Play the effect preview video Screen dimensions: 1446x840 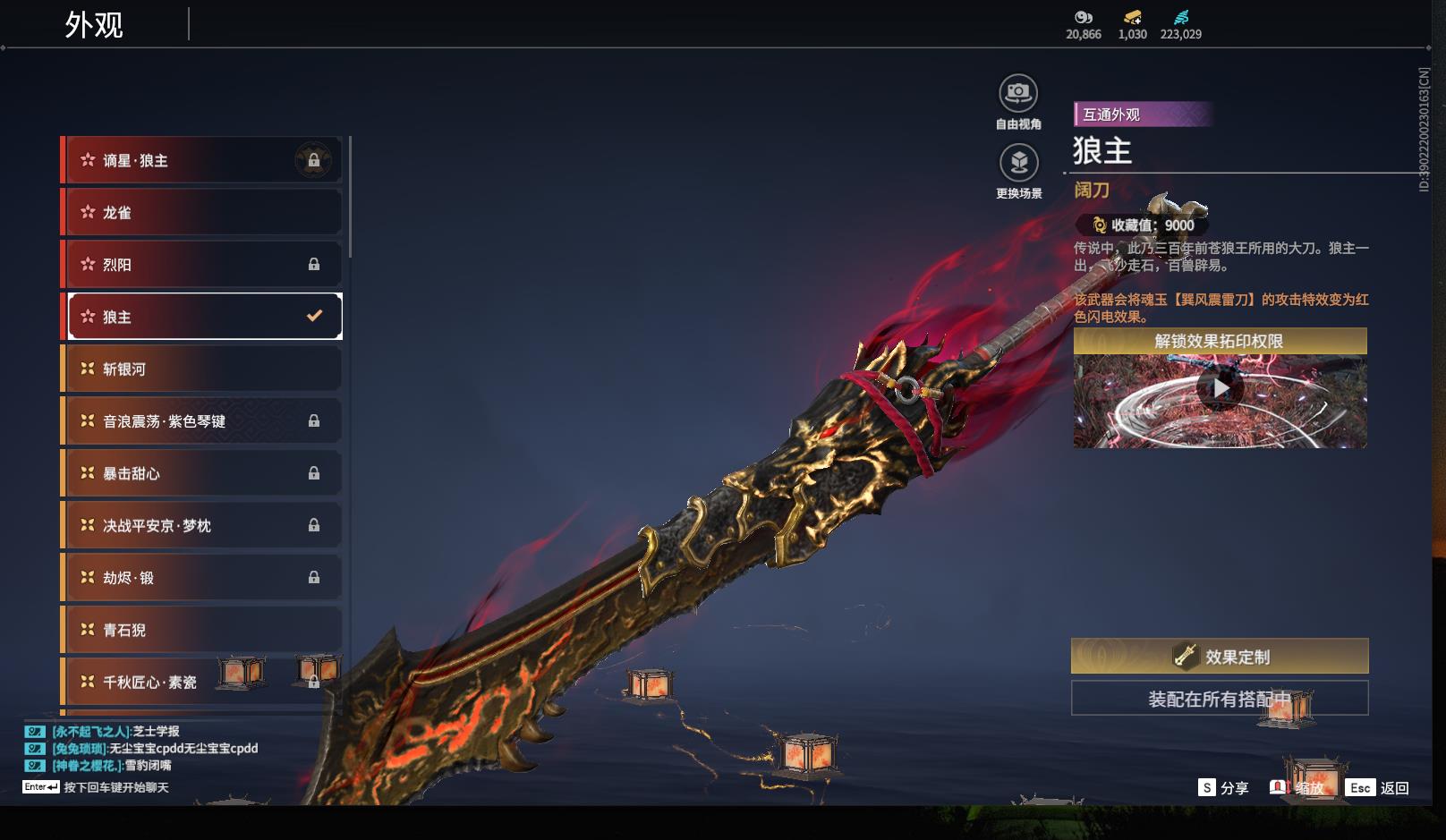[x=1220, y=389]
